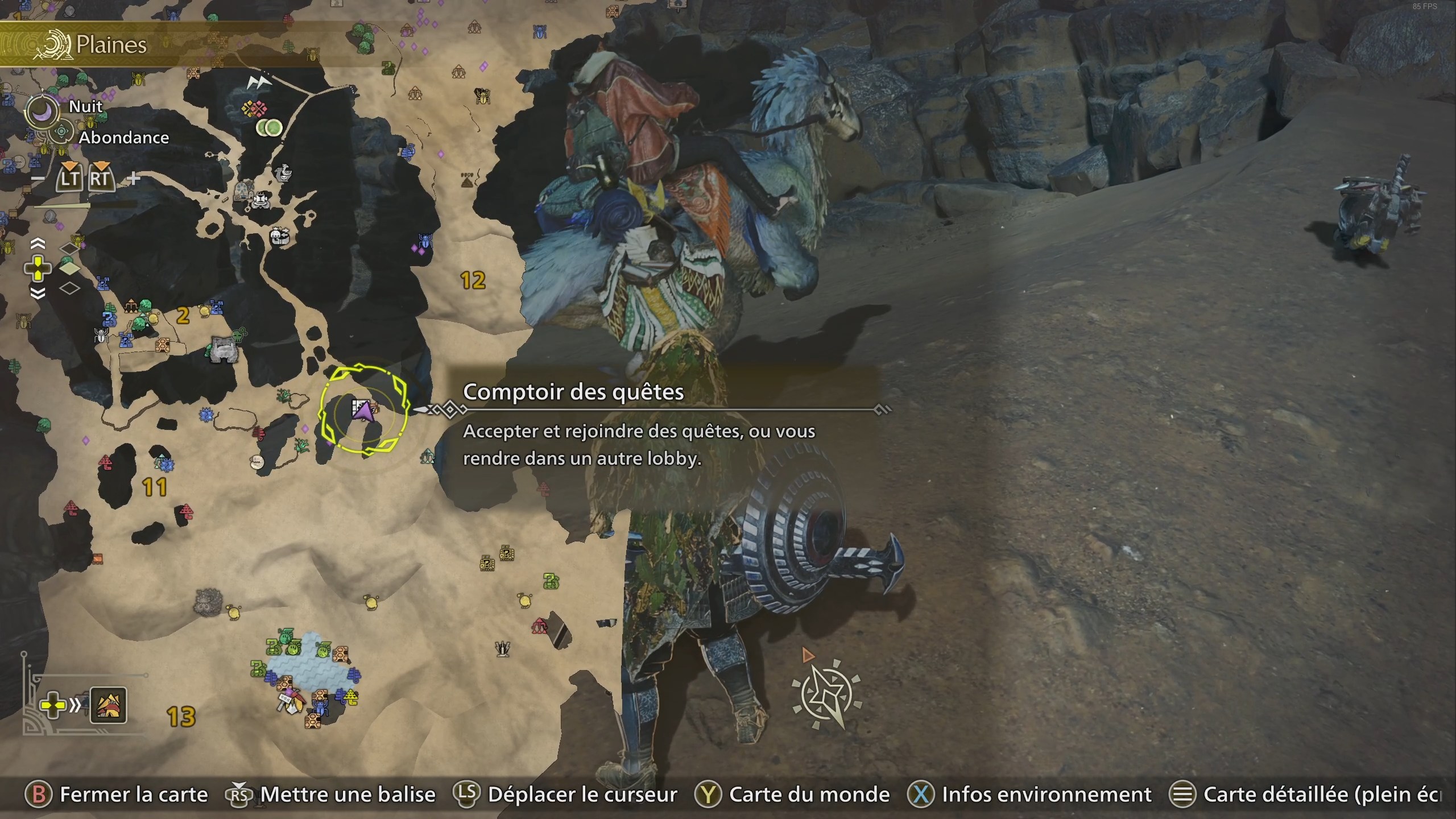The height and width of the screenshot is (819, 1456).
Task: Select the Comptoir des quêtes map icon
Action: click(364, 407)
